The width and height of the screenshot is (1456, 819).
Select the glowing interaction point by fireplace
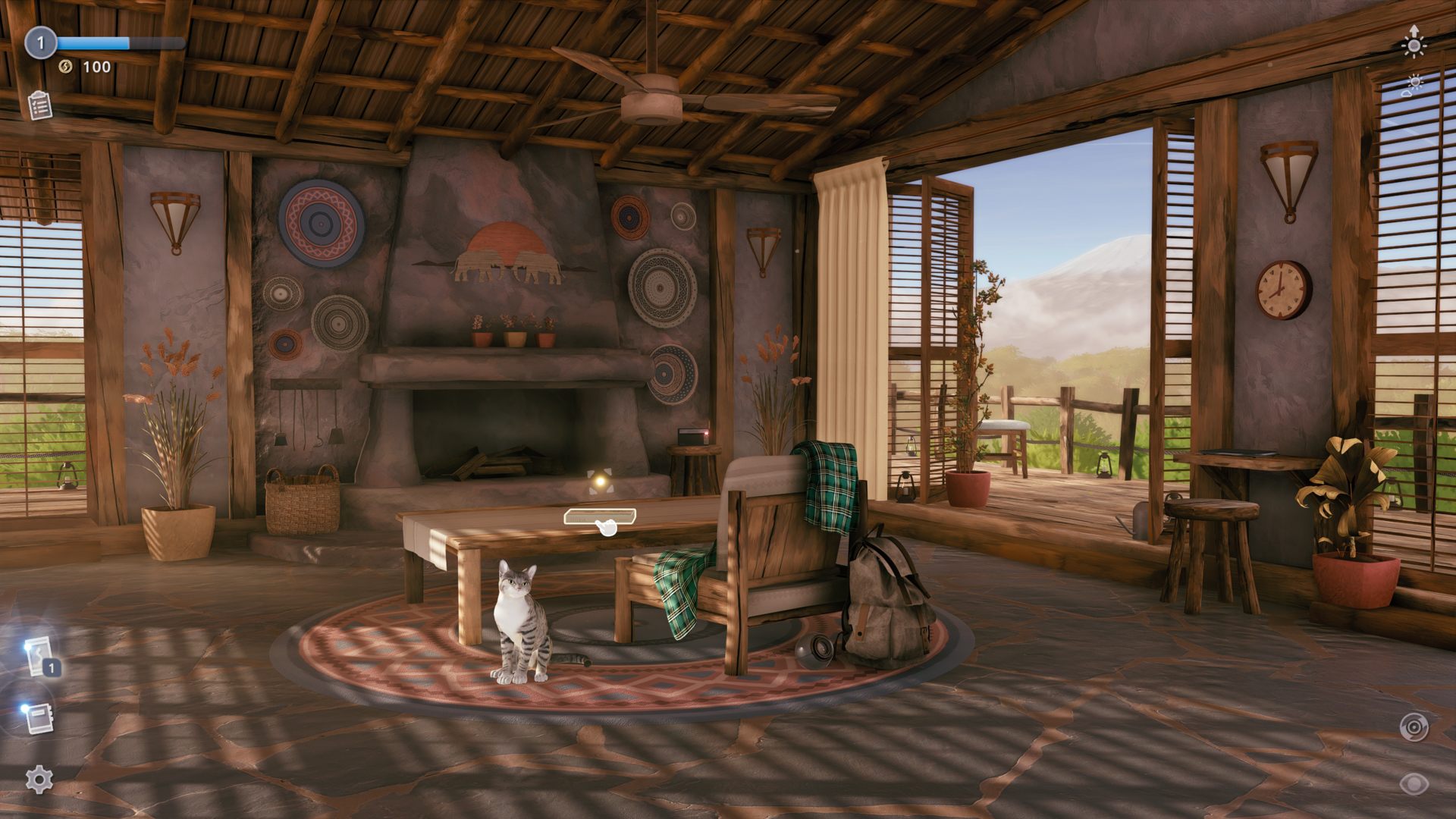(x=599, y=480)
